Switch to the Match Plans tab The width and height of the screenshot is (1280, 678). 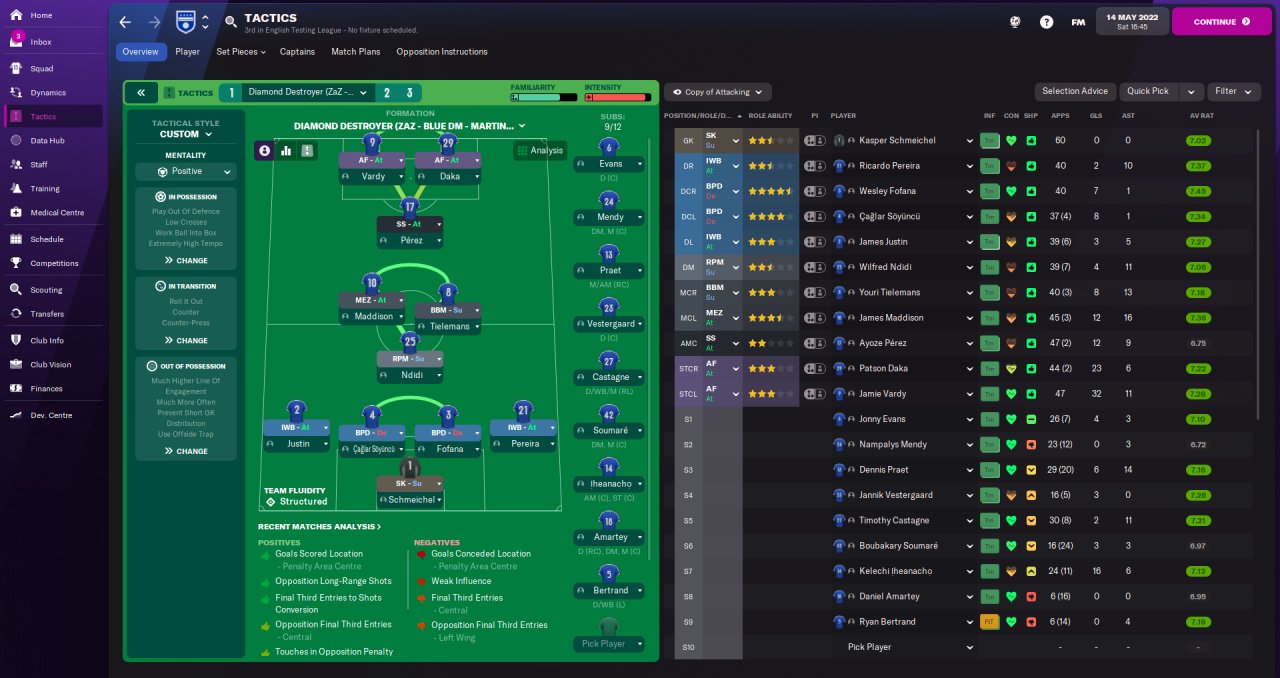pos(355,52)
